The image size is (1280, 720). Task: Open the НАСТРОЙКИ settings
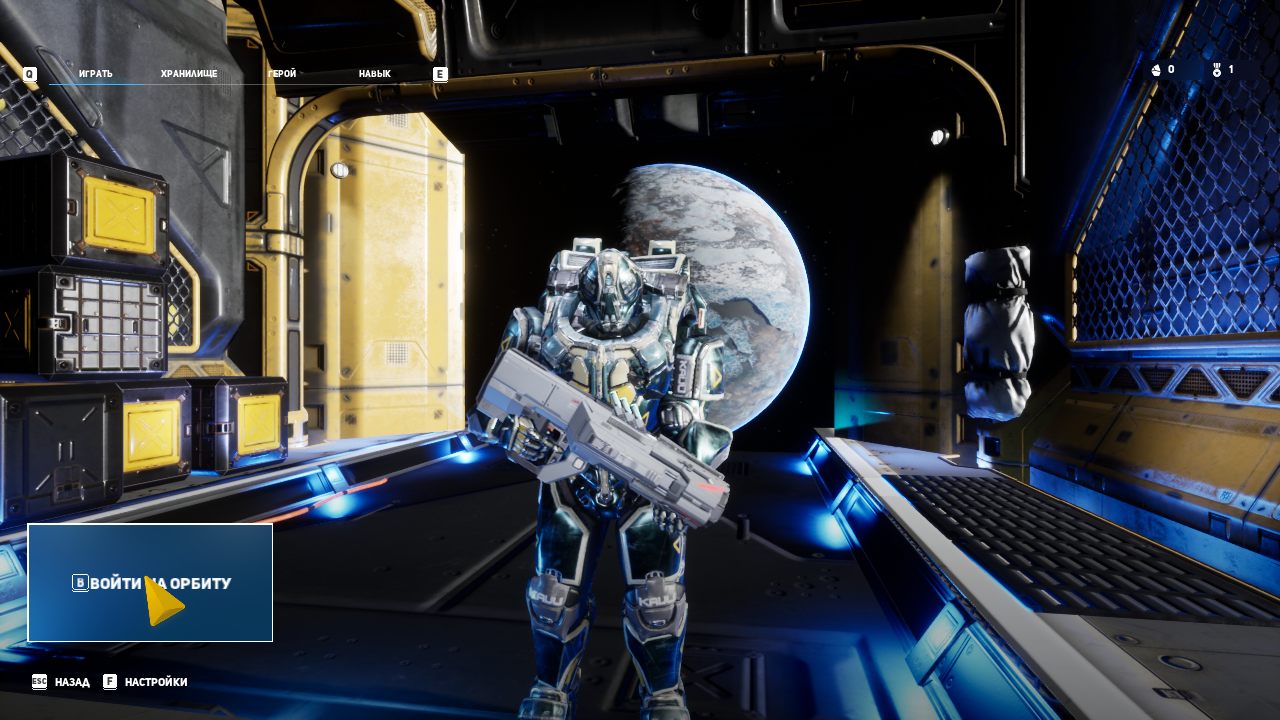[155, 682]
